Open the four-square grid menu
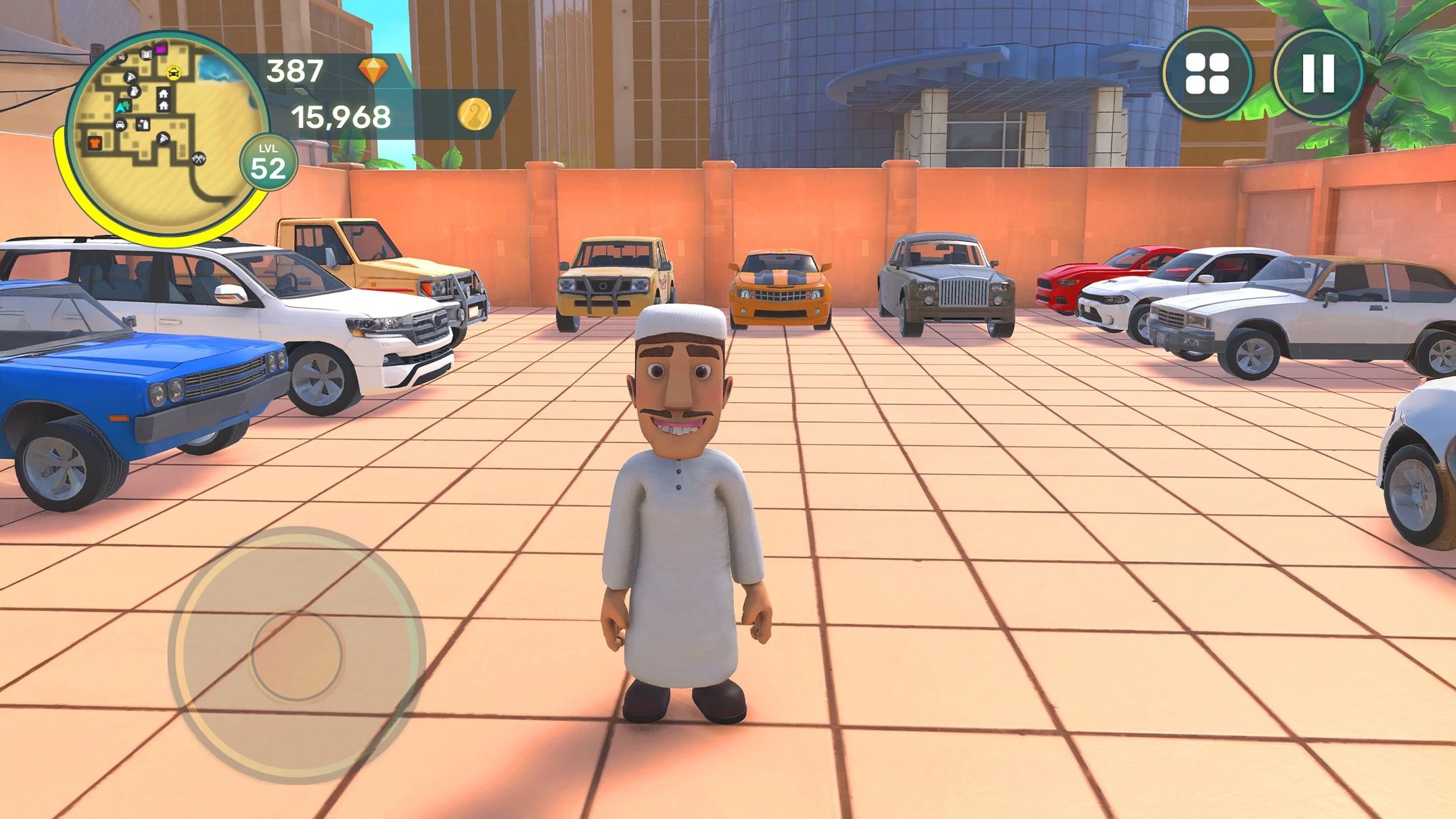This screenshot has width=1456, height=819. (1207, 73)
